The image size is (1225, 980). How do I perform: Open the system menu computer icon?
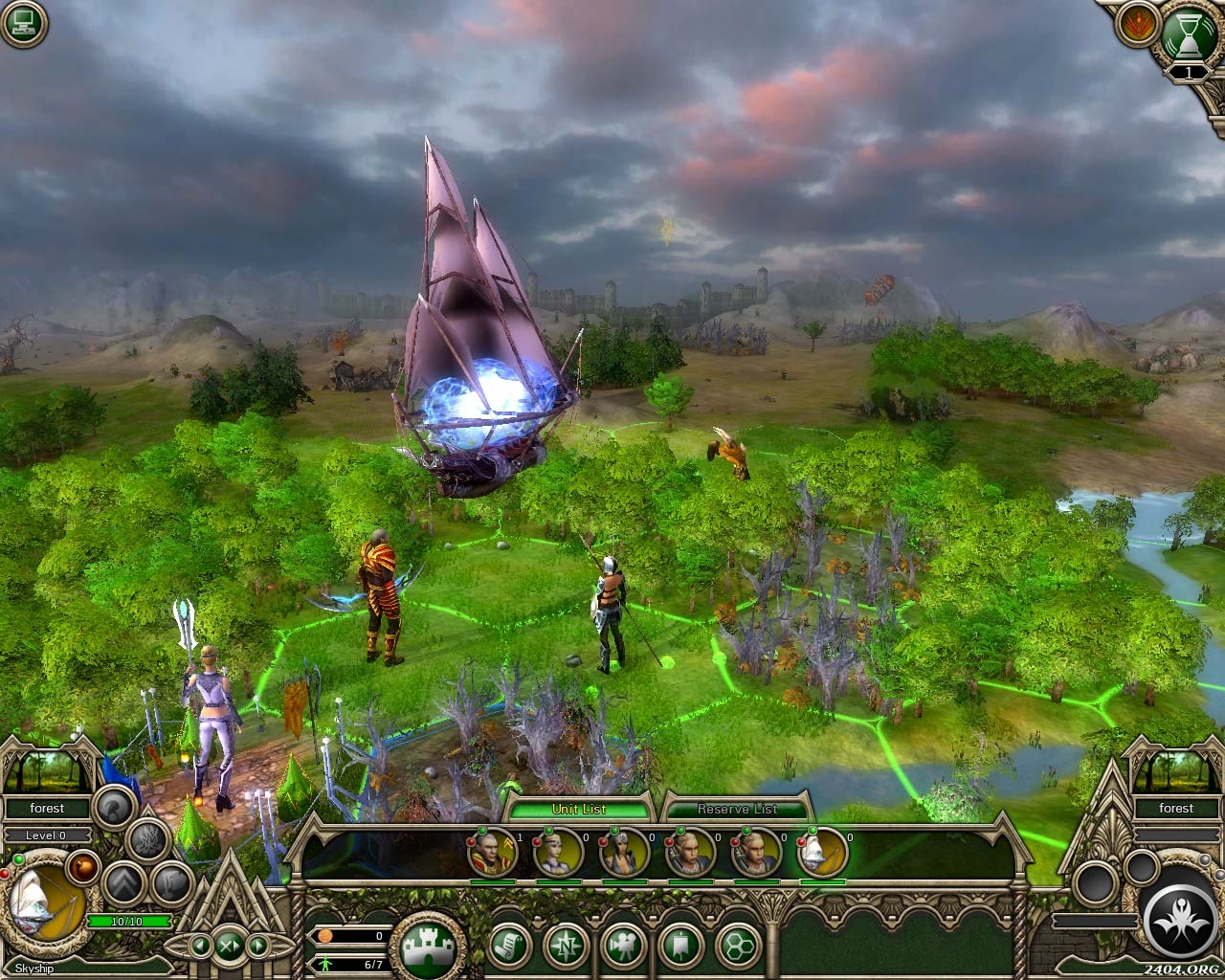point(24,24)
